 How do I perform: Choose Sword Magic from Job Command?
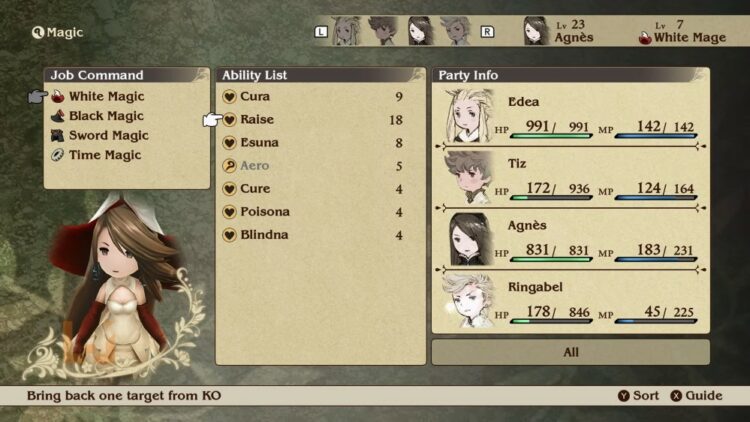click(108, 136)
